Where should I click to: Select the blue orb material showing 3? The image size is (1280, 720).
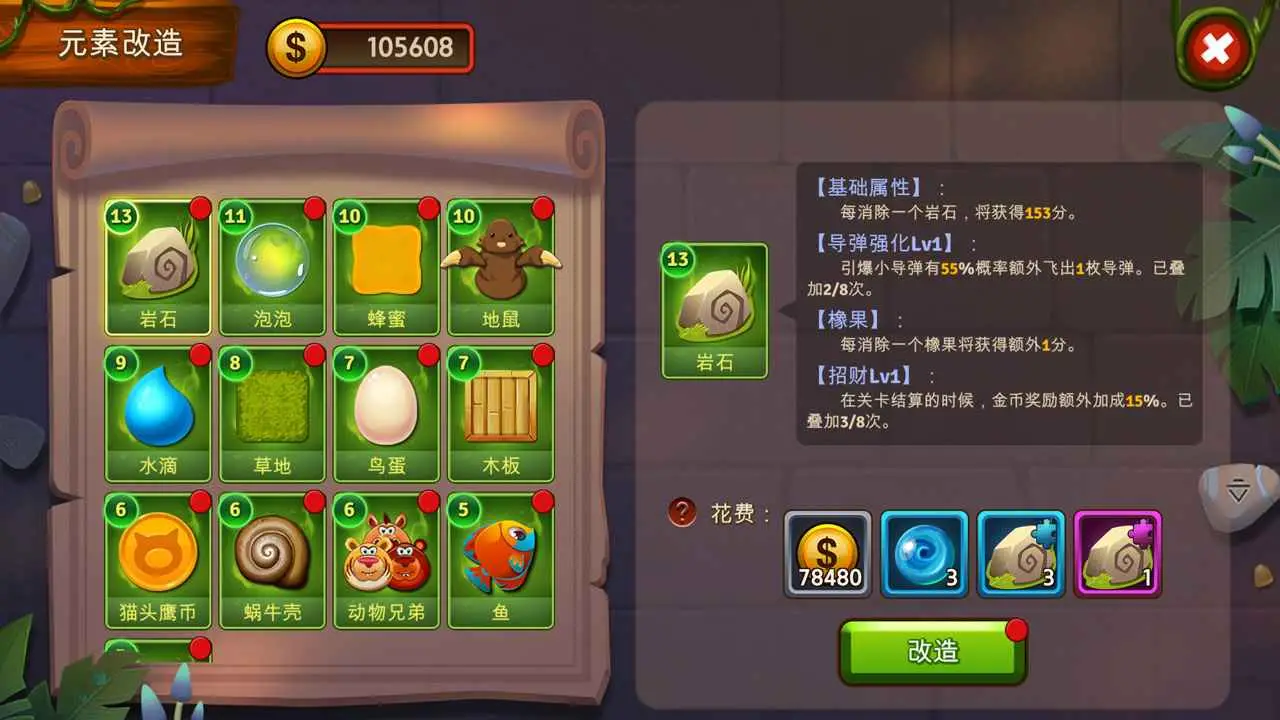(924, 551)
